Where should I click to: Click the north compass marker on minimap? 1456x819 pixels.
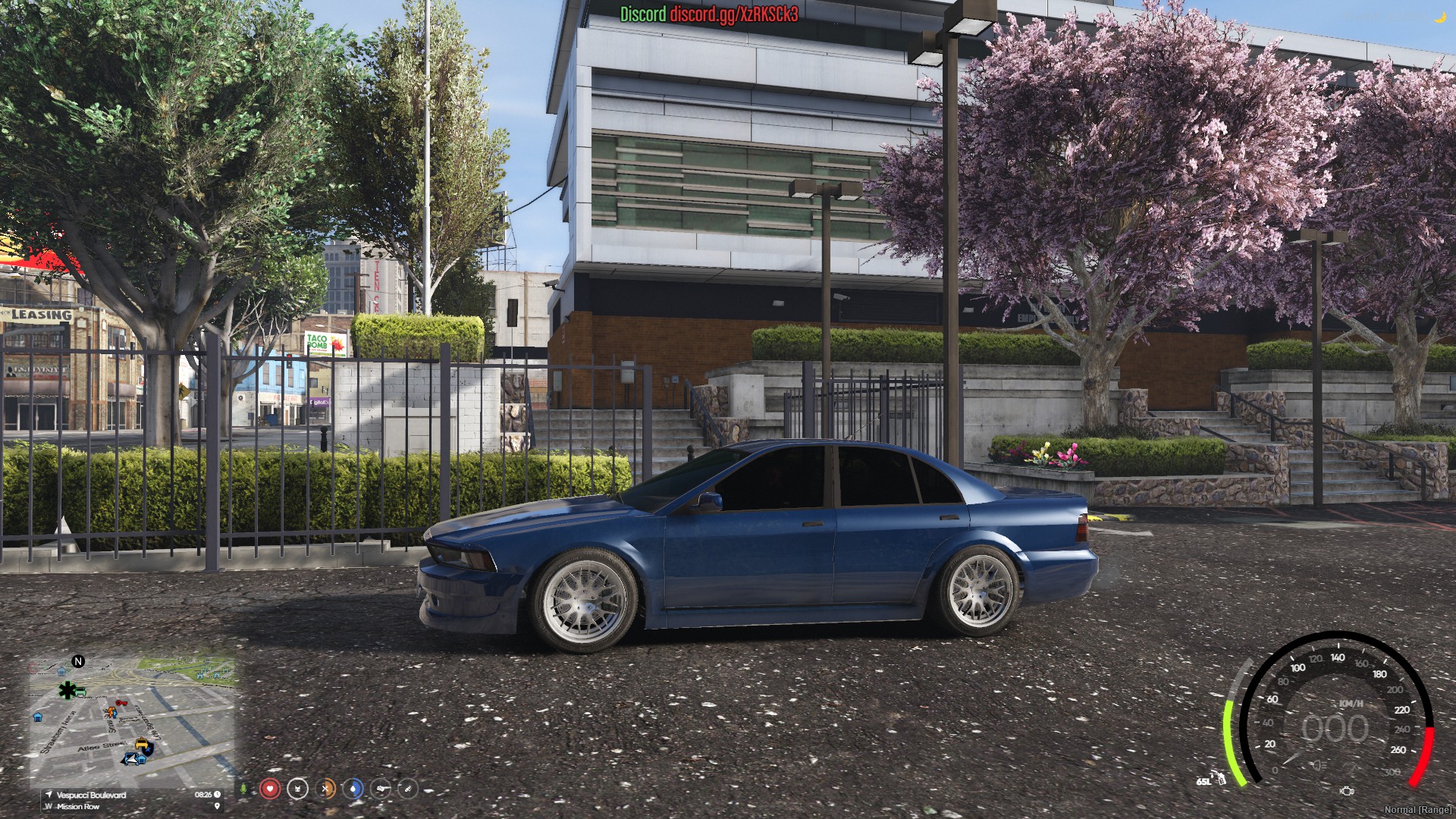click(x=77, y=661)
